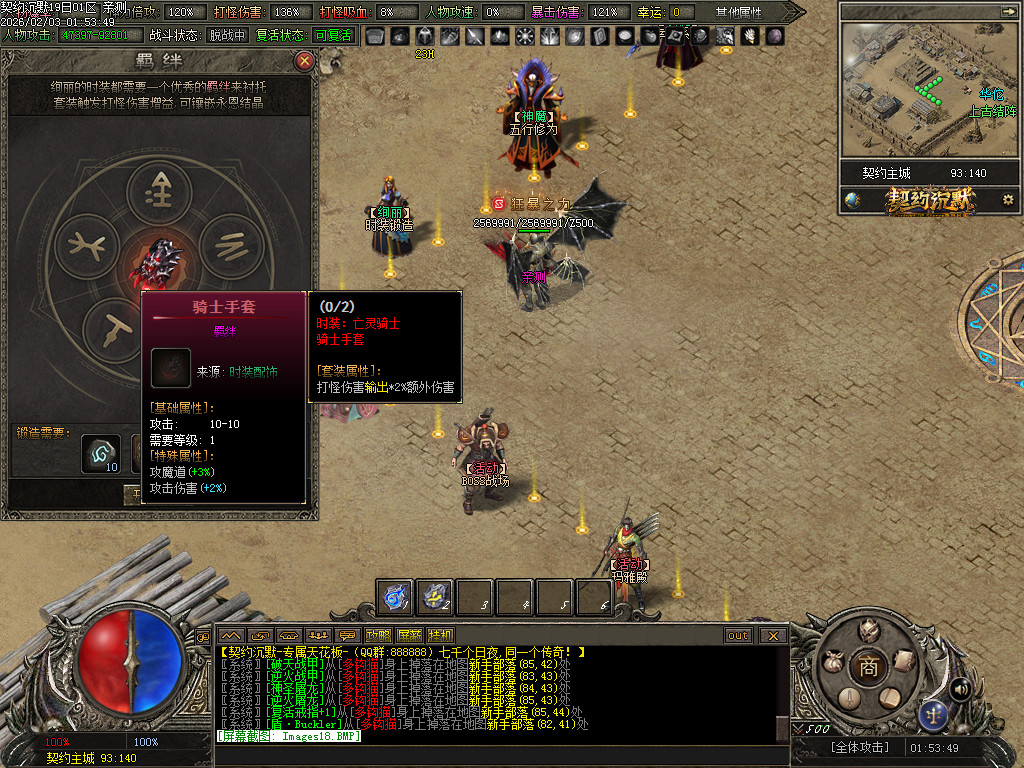Close the 羁绊 bond panel
This screenshot has height=768, width=1024.
click(x=305, y=62)
